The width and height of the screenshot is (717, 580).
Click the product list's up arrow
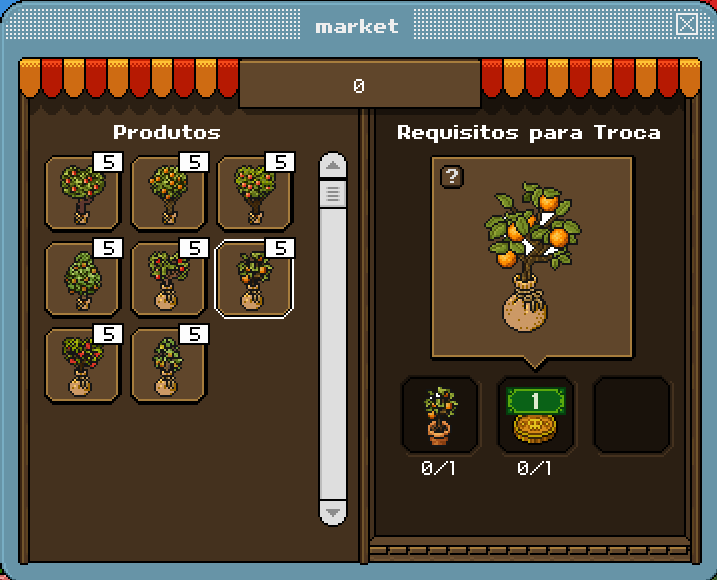click(x=333, y=166)
